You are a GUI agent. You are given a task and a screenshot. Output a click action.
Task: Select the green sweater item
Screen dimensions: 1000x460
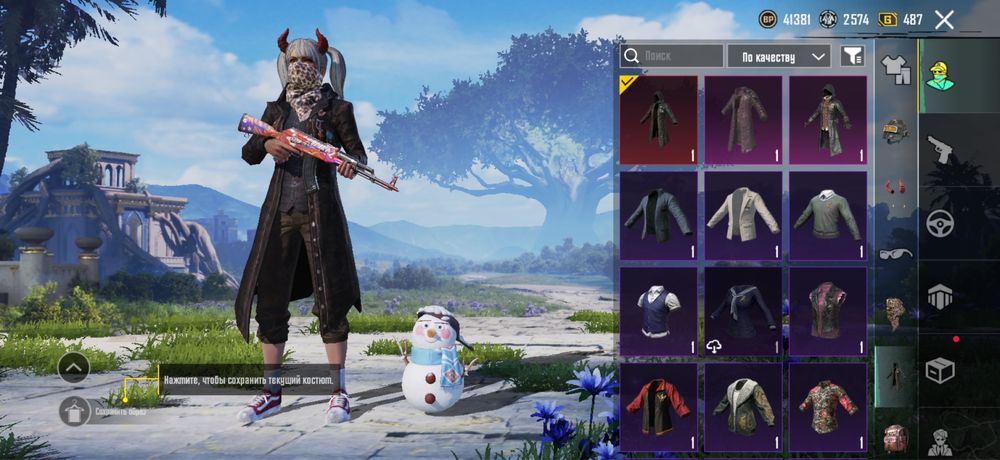pos(828,214)
